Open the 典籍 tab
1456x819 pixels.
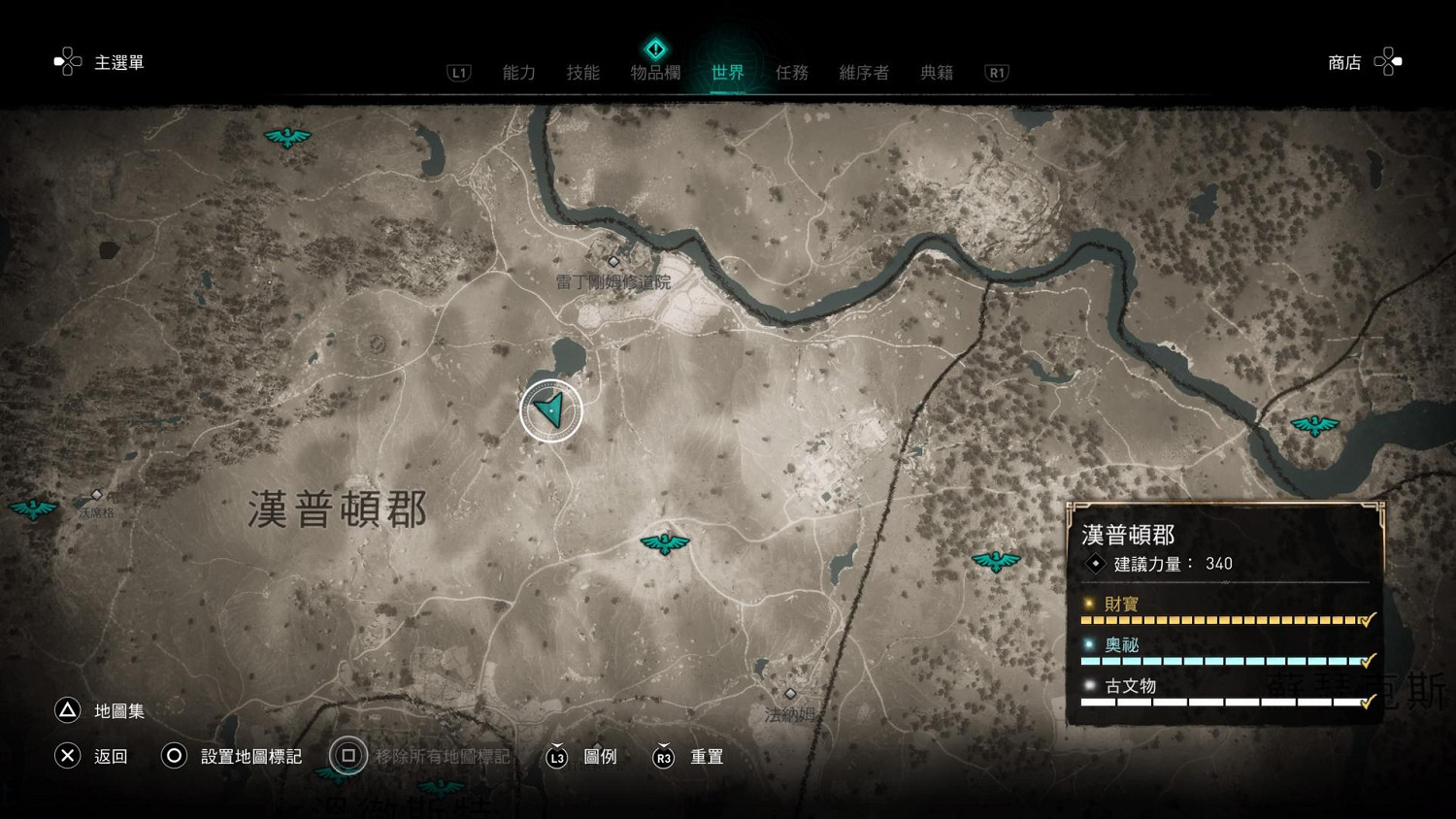[x=936, y=72]
